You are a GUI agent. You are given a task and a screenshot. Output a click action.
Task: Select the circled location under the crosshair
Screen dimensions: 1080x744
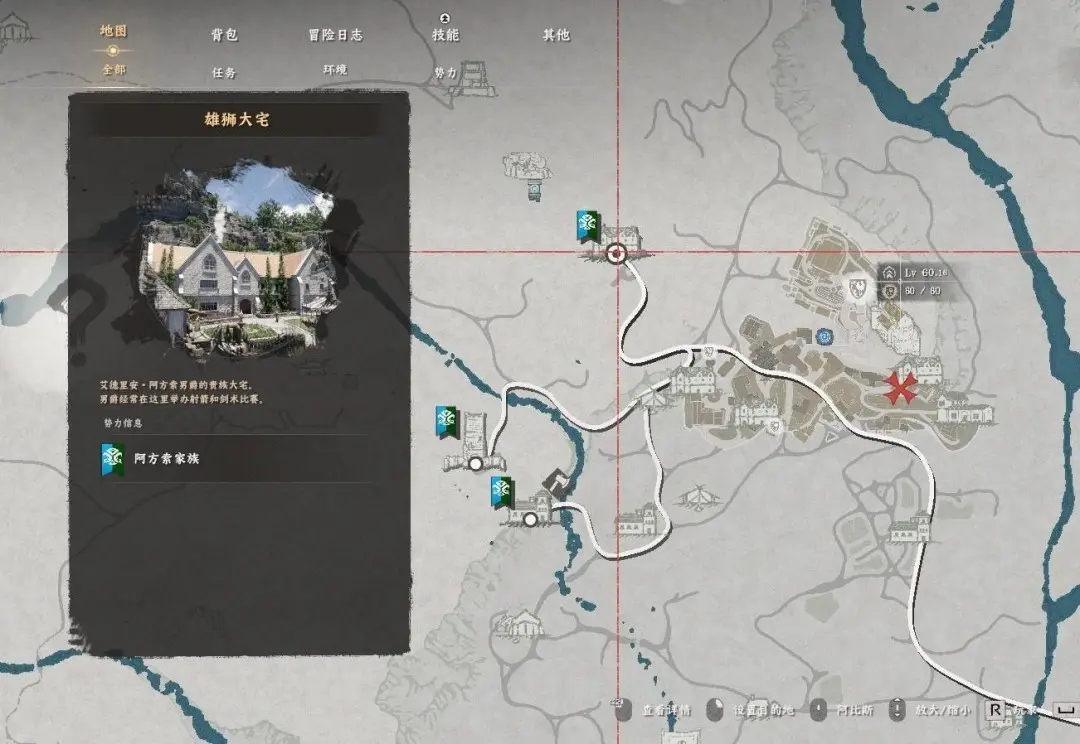tap(617, 253)
